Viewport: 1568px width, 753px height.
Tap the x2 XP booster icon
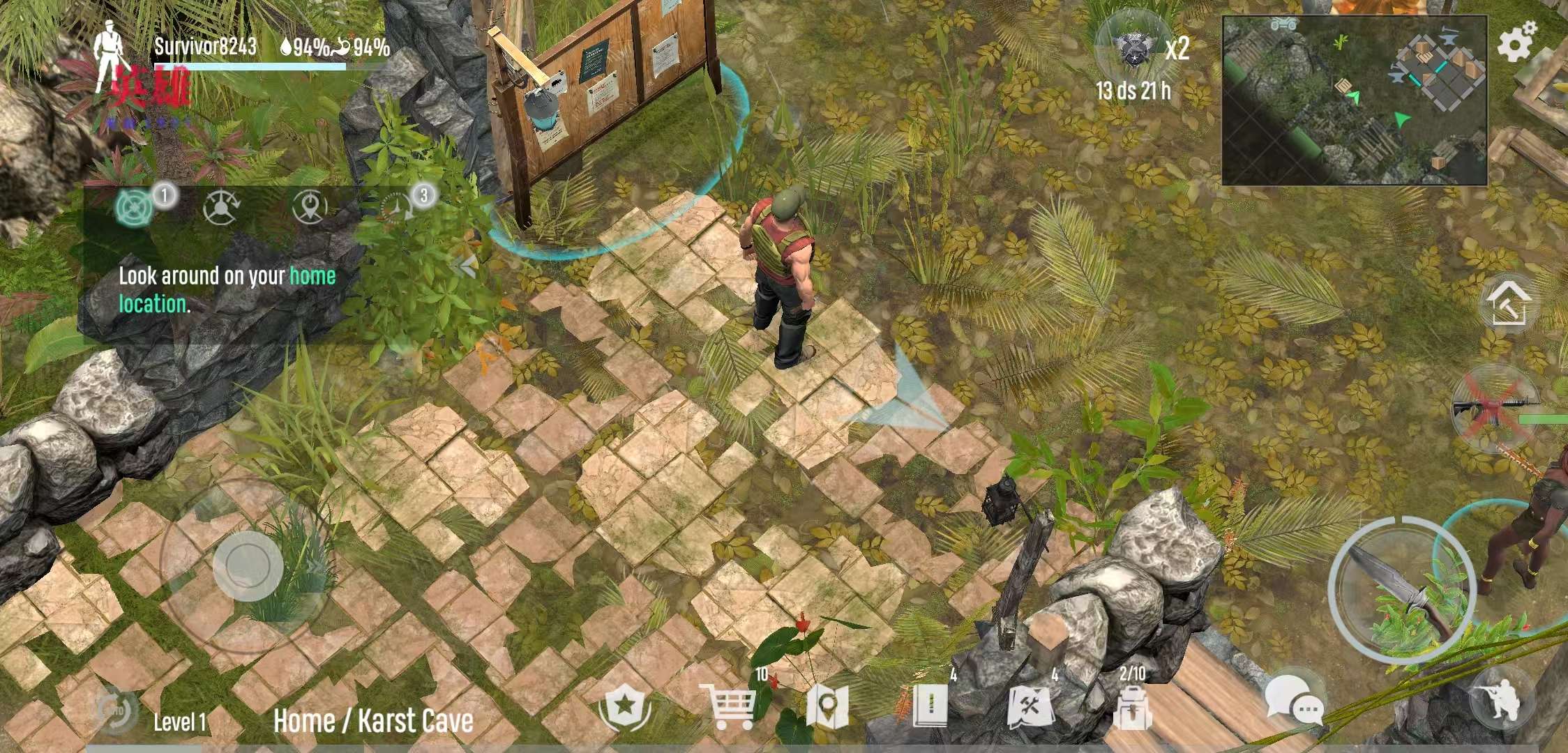(1134, 47)
